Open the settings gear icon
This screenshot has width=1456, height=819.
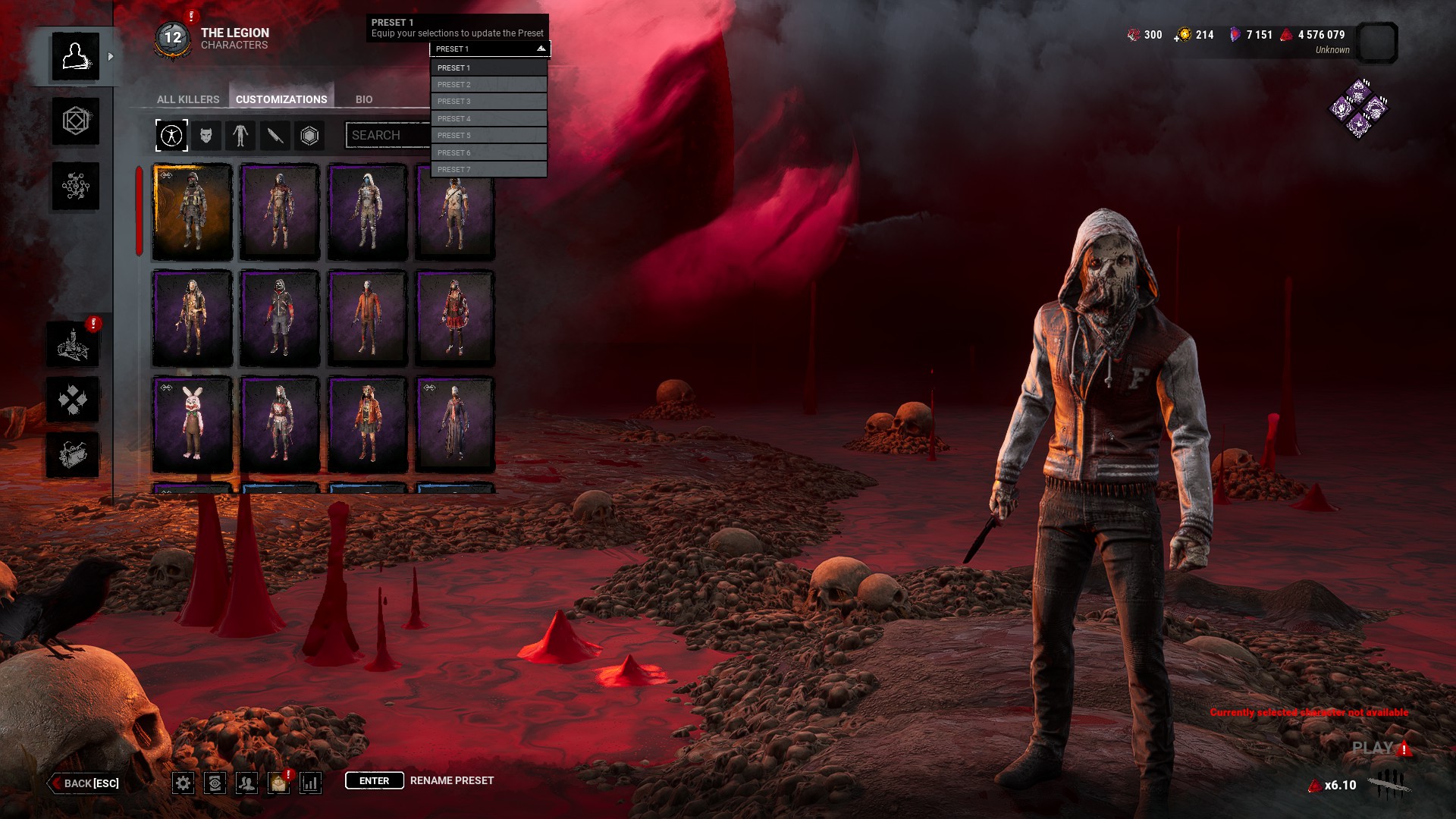[183, 783]
